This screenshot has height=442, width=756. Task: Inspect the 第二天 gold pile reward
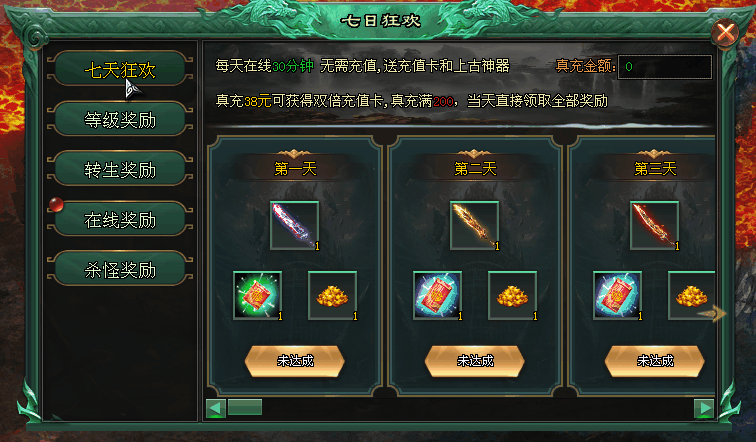coord(512,295)
